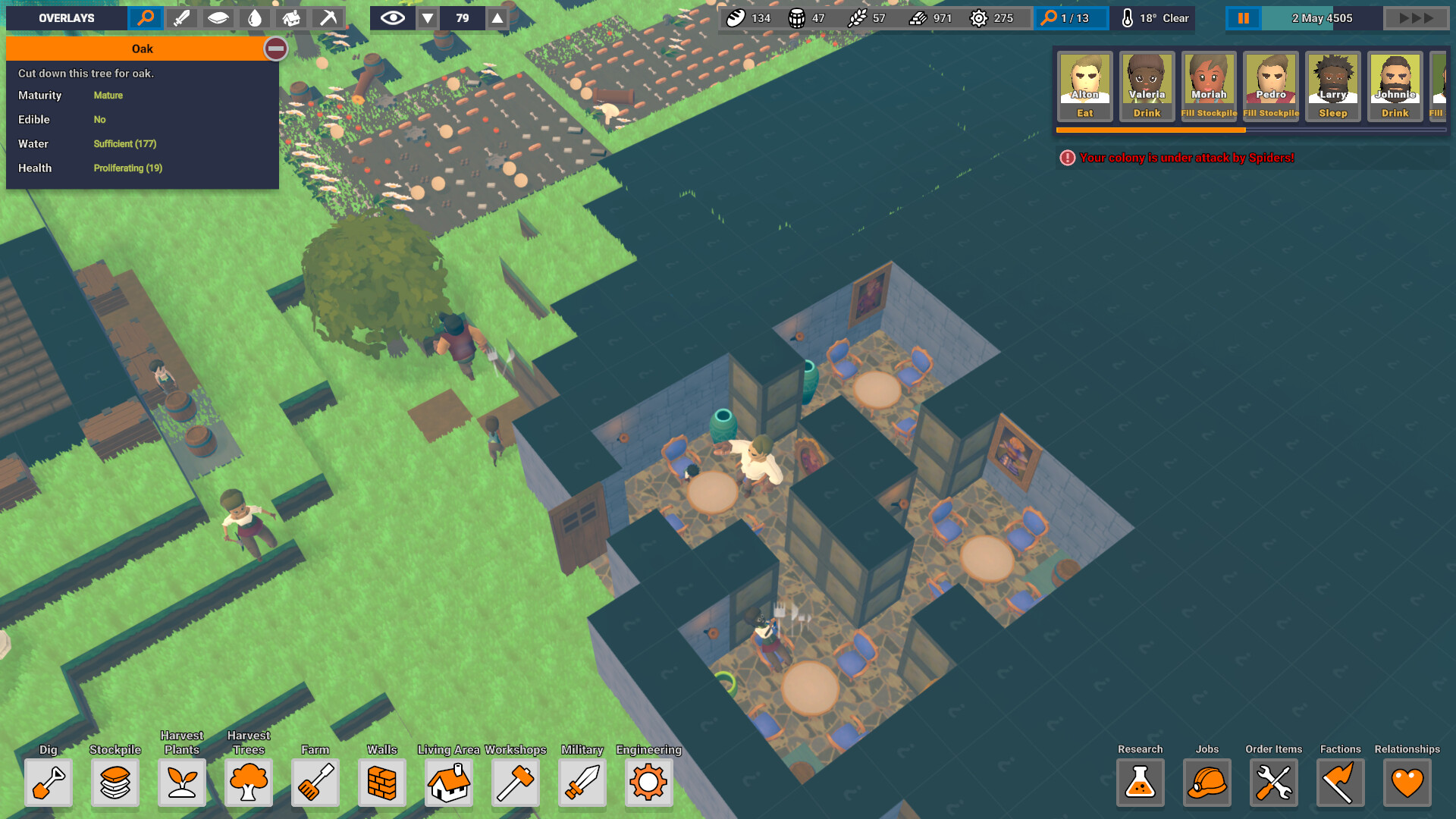This screenshot has height=819, width=1456.
Task: Open the Research panel
Action: coord(1140,783)
